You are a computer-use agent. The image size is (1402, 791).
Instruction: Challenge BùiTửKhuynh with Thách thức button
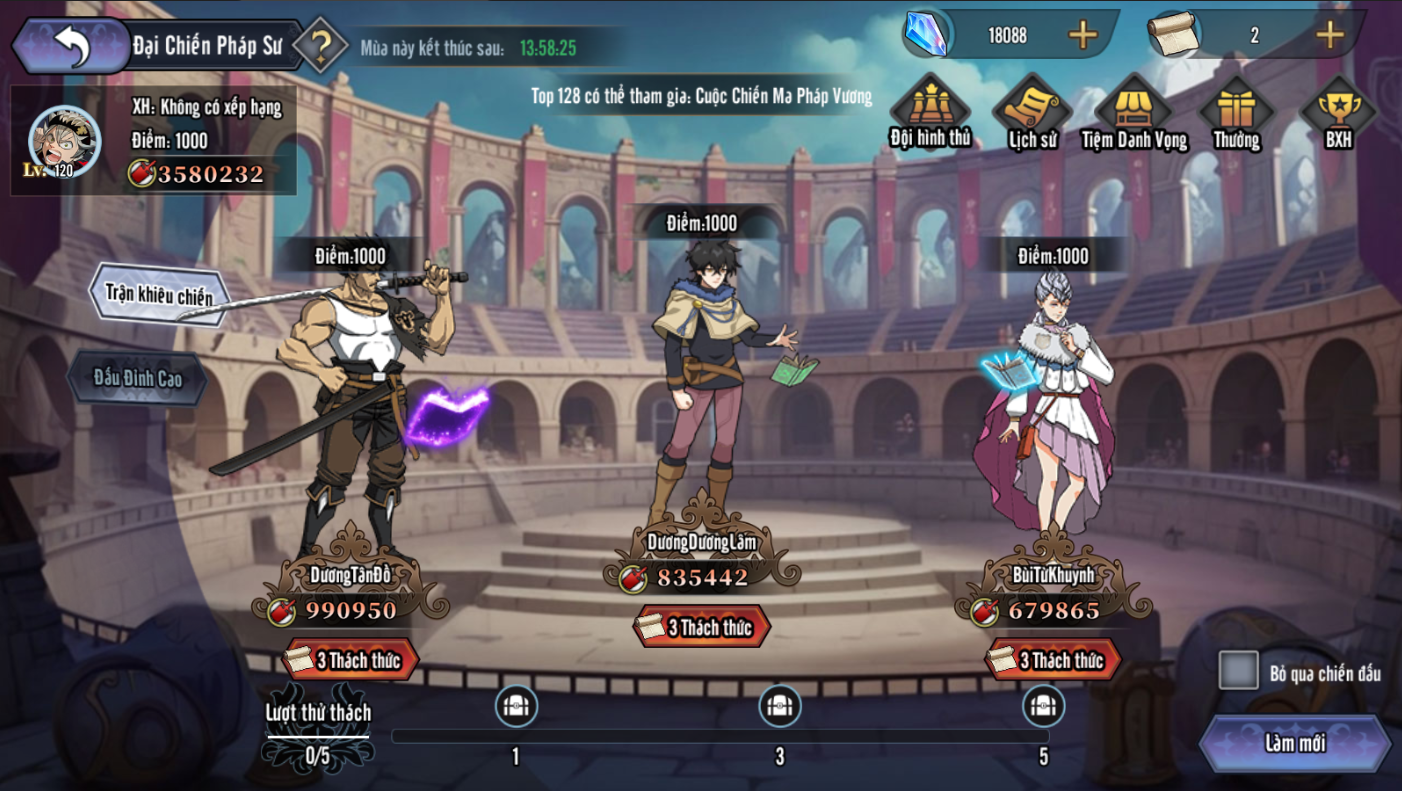1054,660
